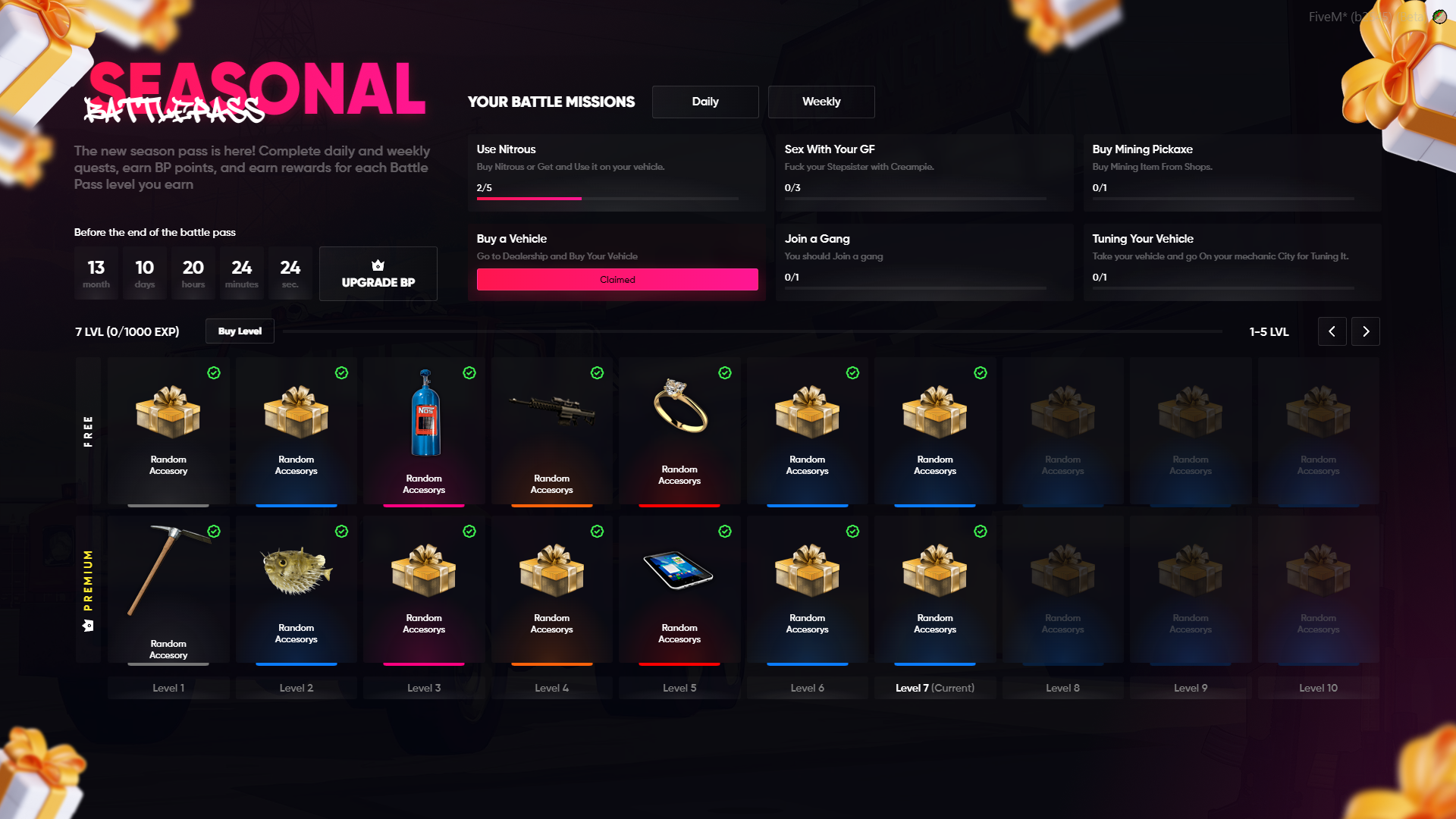Click the crown icon on Upgrade BP
Image resolution: width=1456 pixels, height=819 pixels.
click(378, 265)
